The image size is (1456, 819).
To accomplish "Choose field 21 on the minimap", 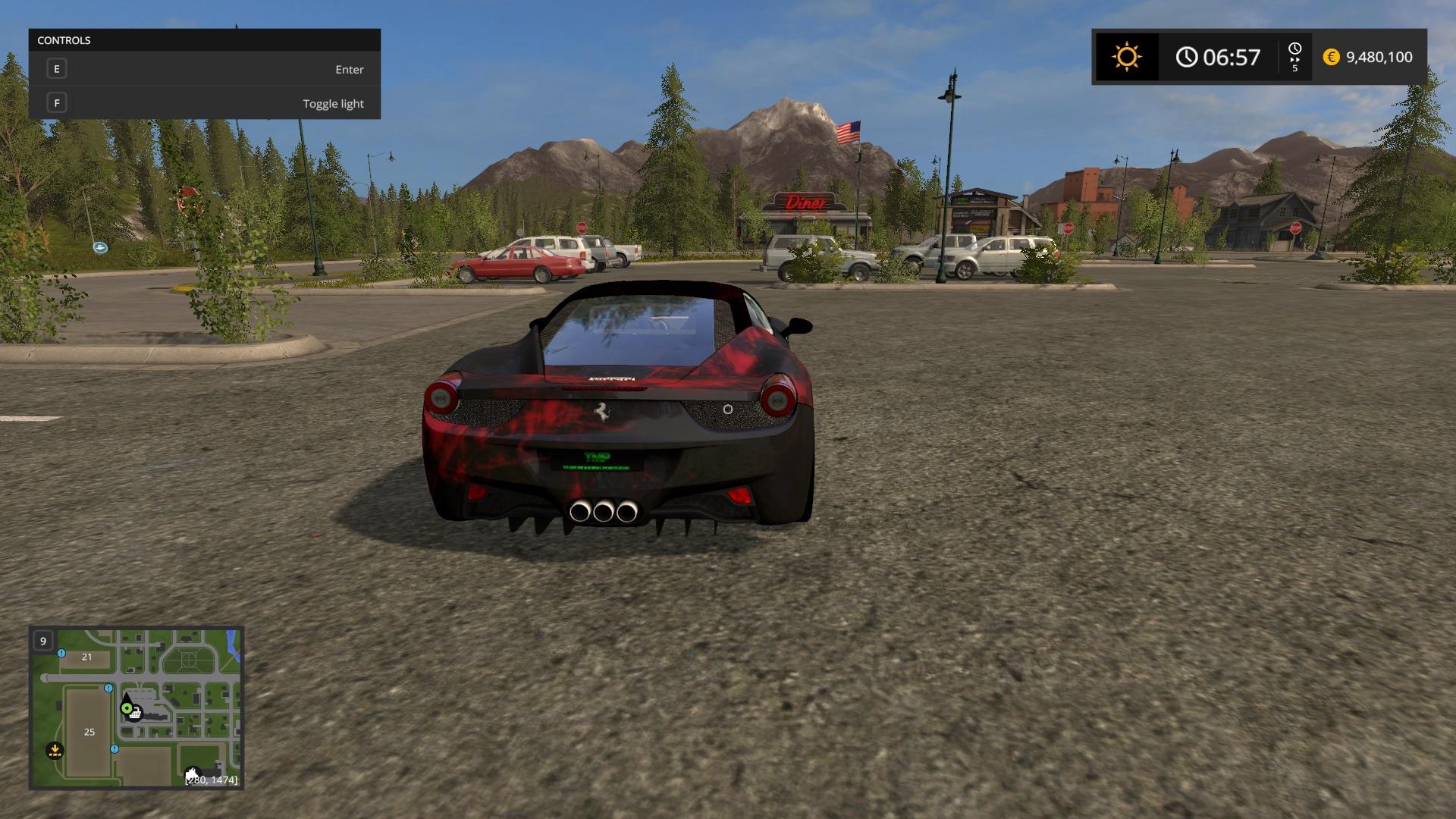I will 86,657.
